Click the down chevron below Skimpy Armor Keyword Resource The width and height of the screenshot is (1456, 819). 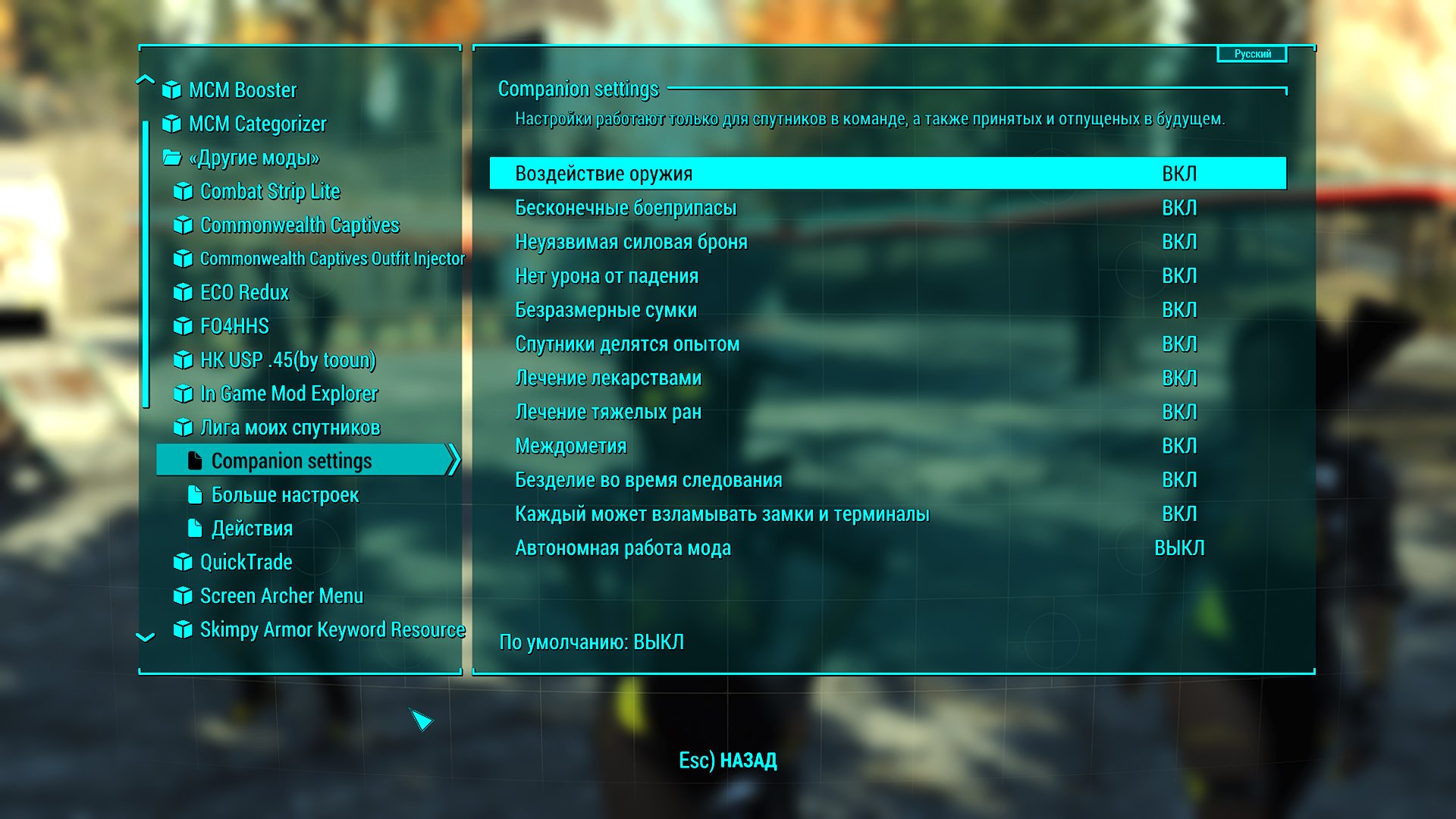pos(144,635)
